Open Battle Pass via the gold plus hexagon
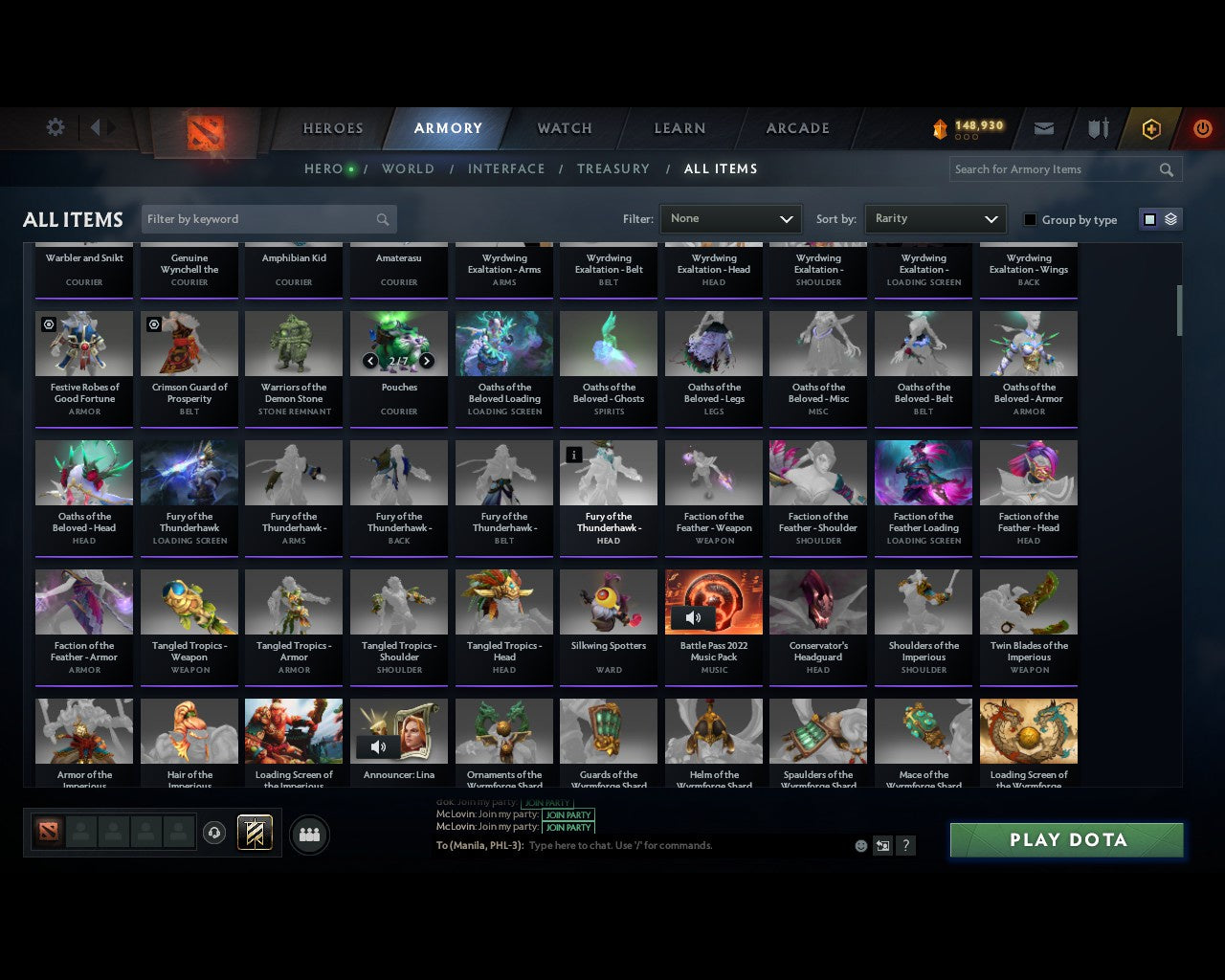 [x=1151, y=127]
